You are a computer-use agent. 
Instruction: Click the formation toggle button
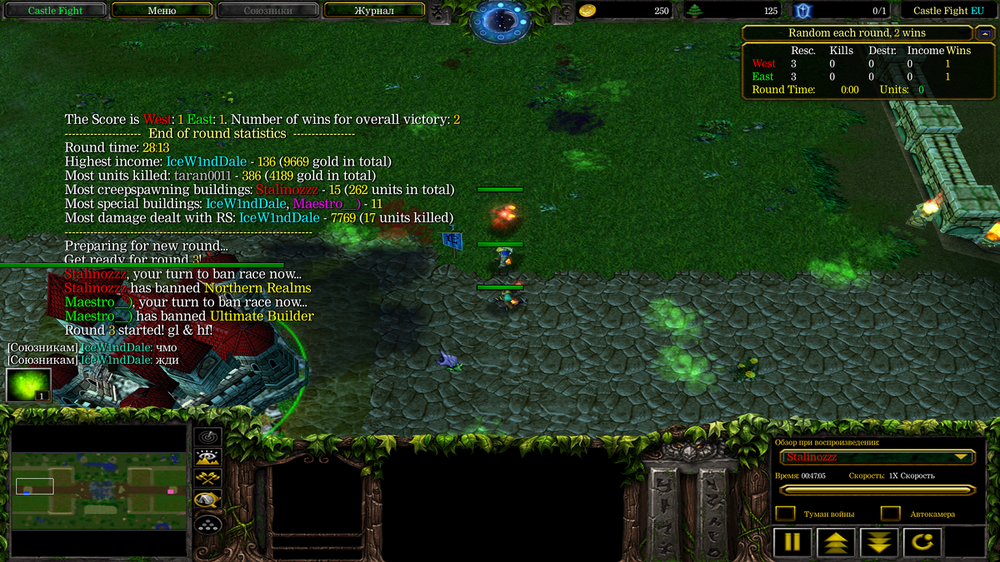click(208, 522)
